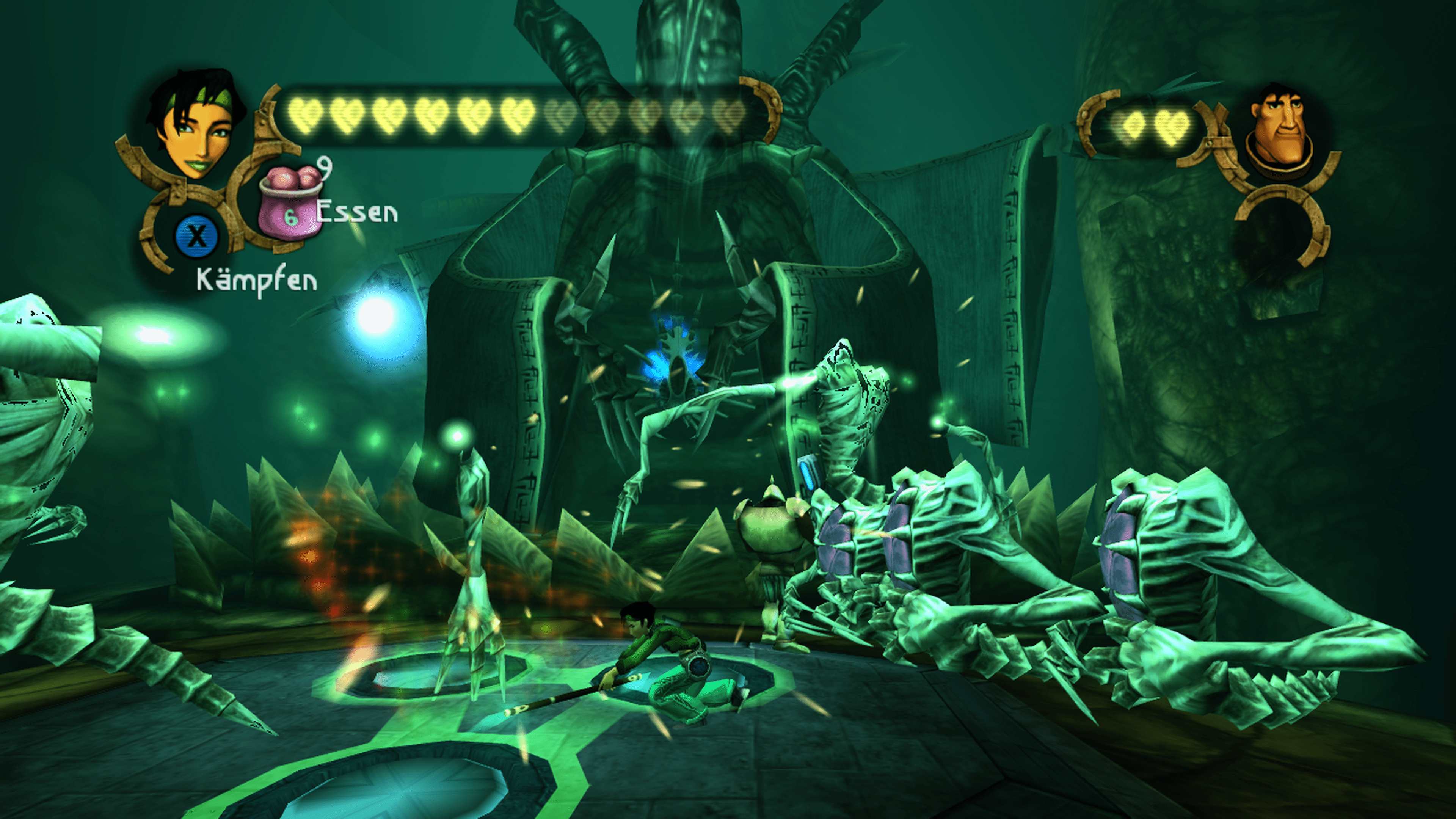Click Jade's character portrait
Viewport: 1456px width, 819px height.
(x=194, y=124)
